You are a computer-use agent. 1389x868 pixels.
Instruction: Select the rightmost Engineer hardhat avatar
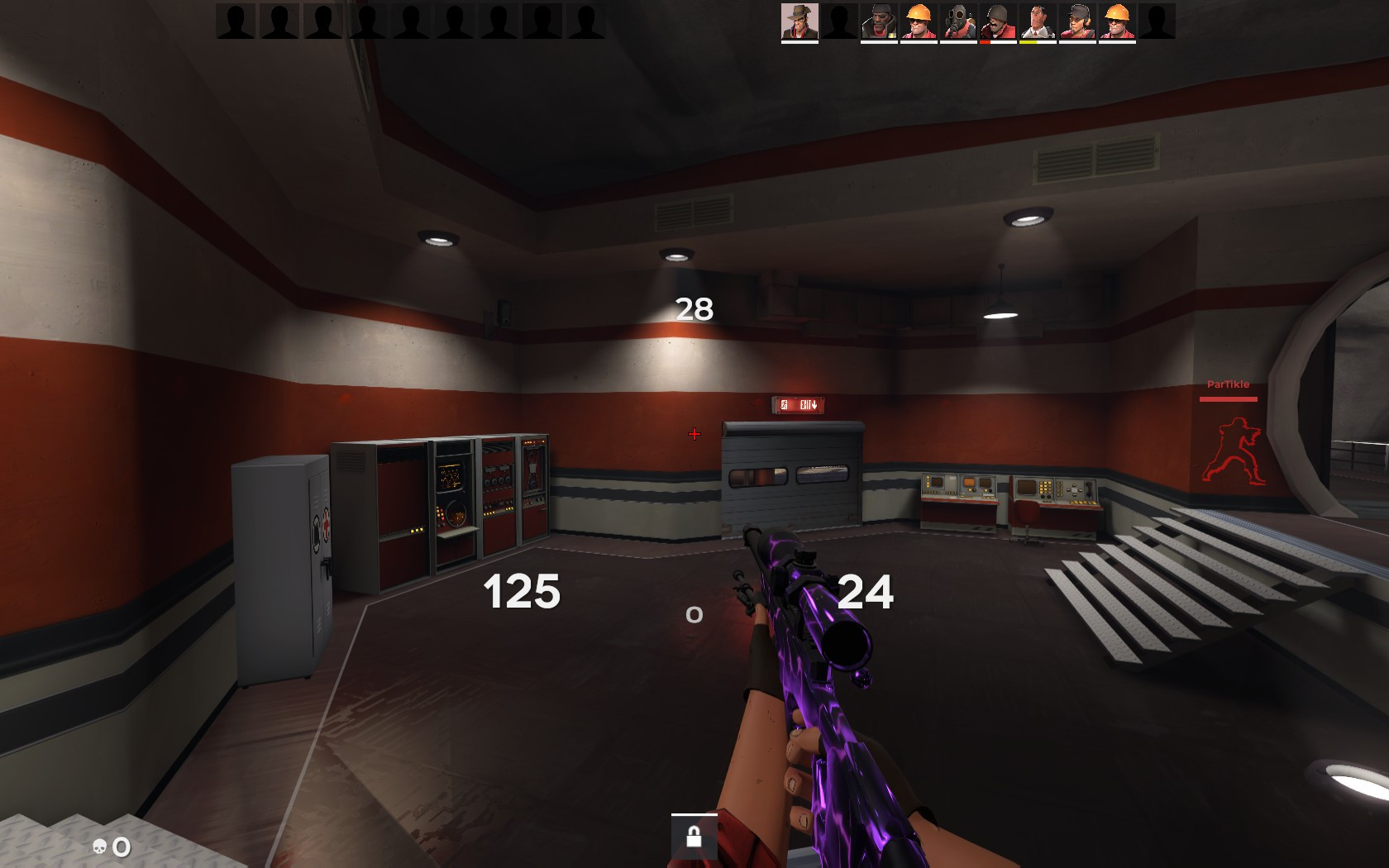[1117, 22]
